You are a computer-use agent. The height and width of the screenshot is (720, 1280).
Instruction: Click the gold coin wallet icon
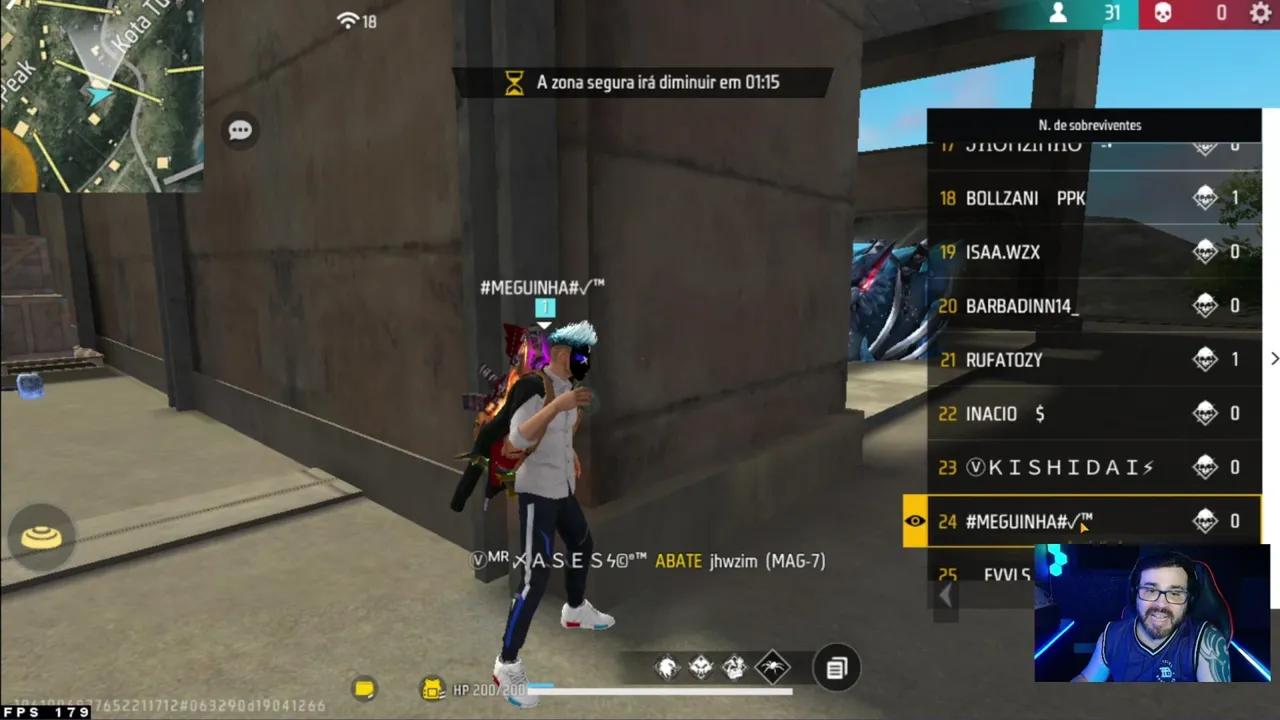coord(364,689)
